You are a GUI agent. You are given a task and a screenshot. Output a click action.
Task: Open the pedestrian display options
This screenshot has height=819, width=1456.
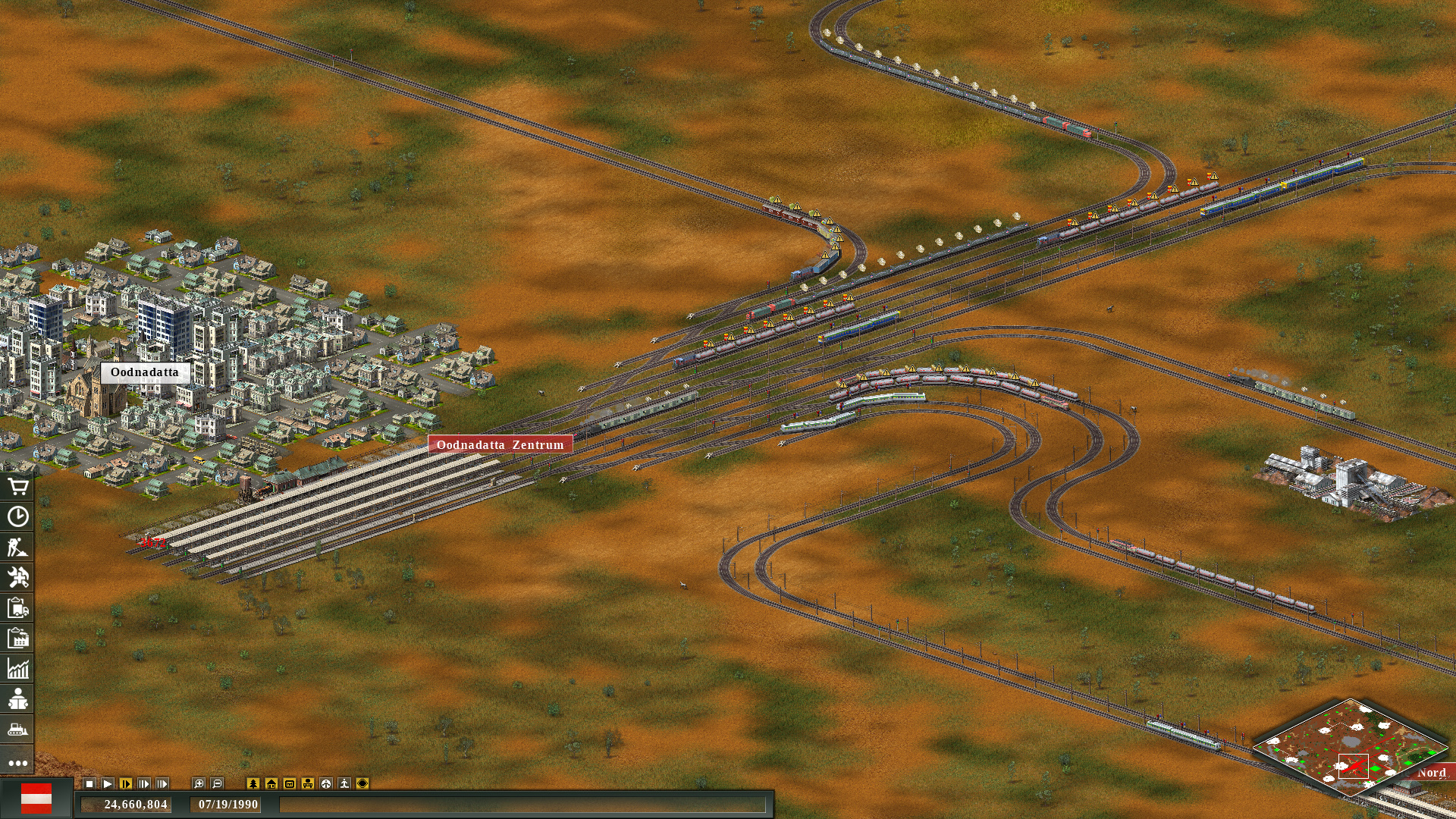(344, 785)
